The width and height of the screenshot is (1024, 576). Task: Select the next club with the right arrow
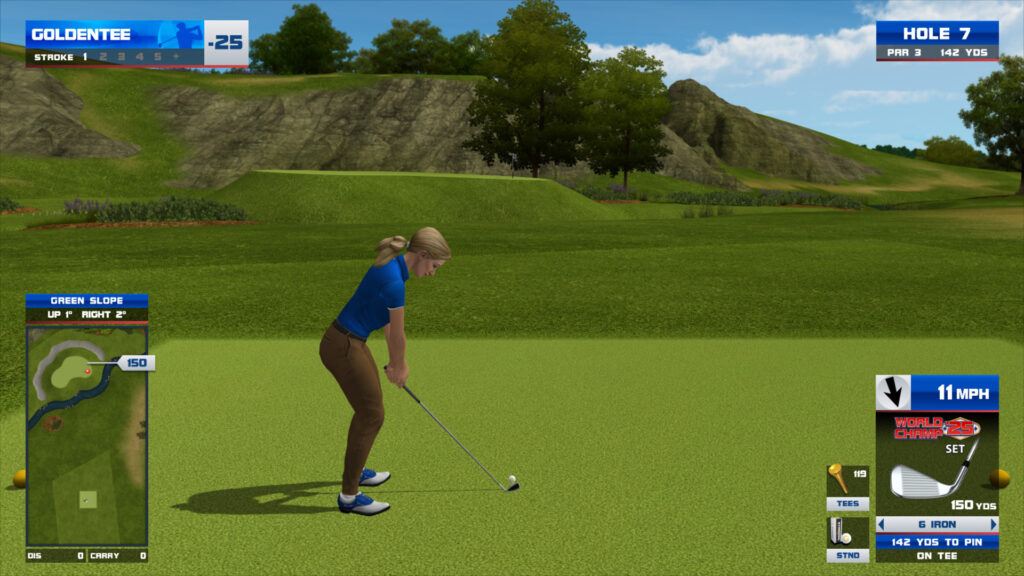tap(993, 524)
